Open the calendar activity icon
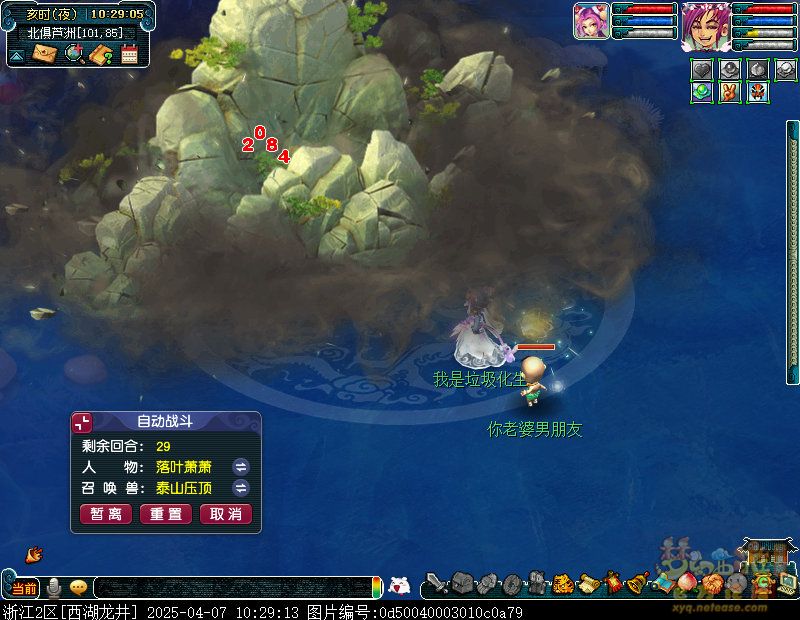 pyautogui.click(x=129, y=54)
